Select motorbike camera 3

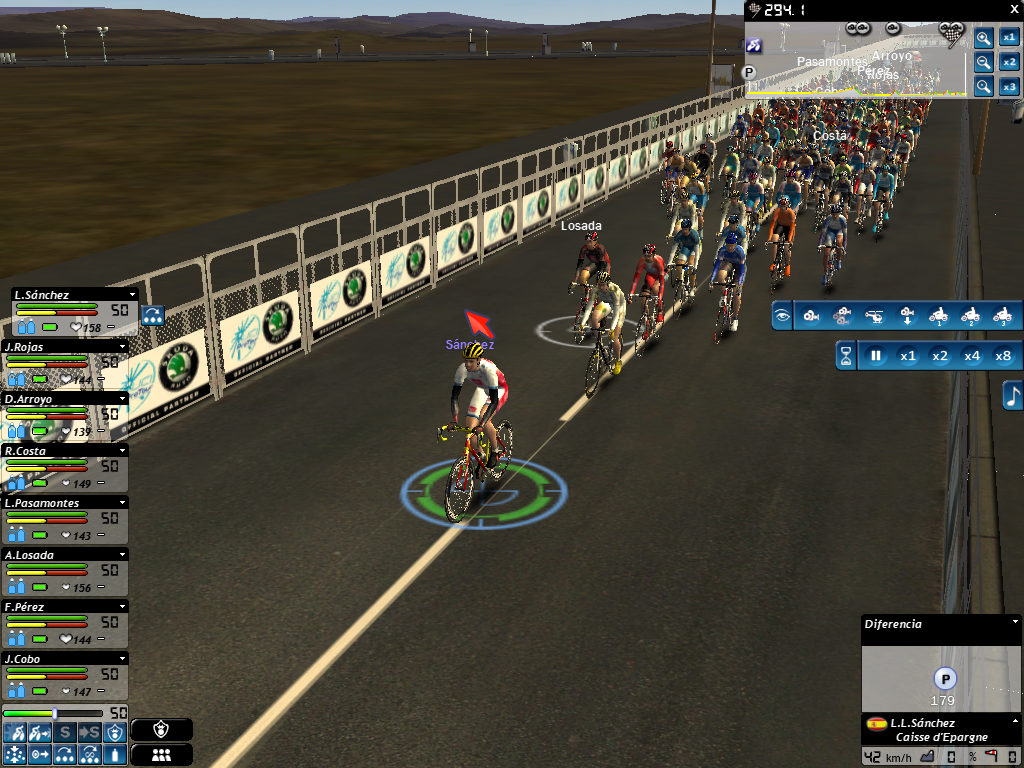(x=1001, y=317)
